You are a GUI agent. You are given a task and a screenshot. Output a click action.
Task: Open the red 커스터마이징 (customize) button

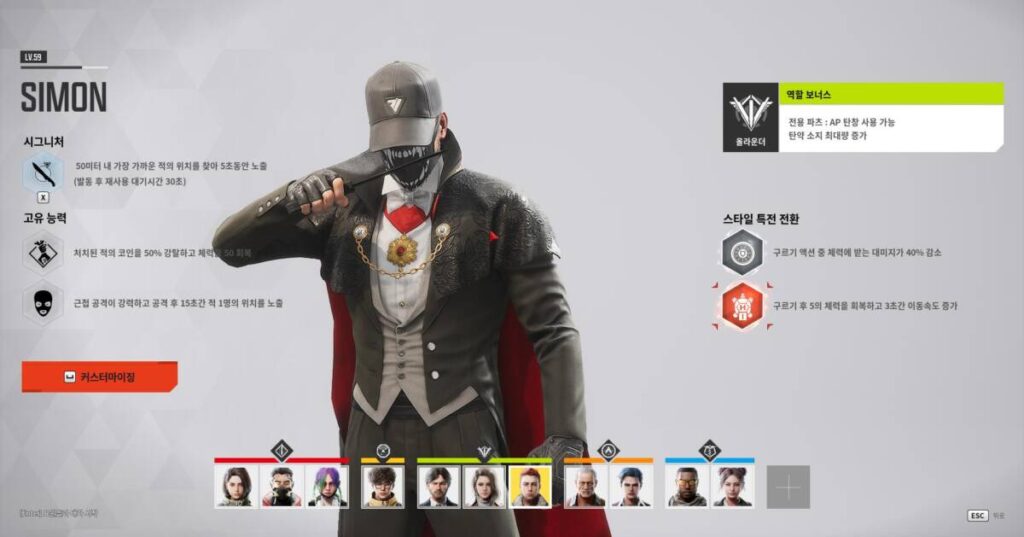99,377
